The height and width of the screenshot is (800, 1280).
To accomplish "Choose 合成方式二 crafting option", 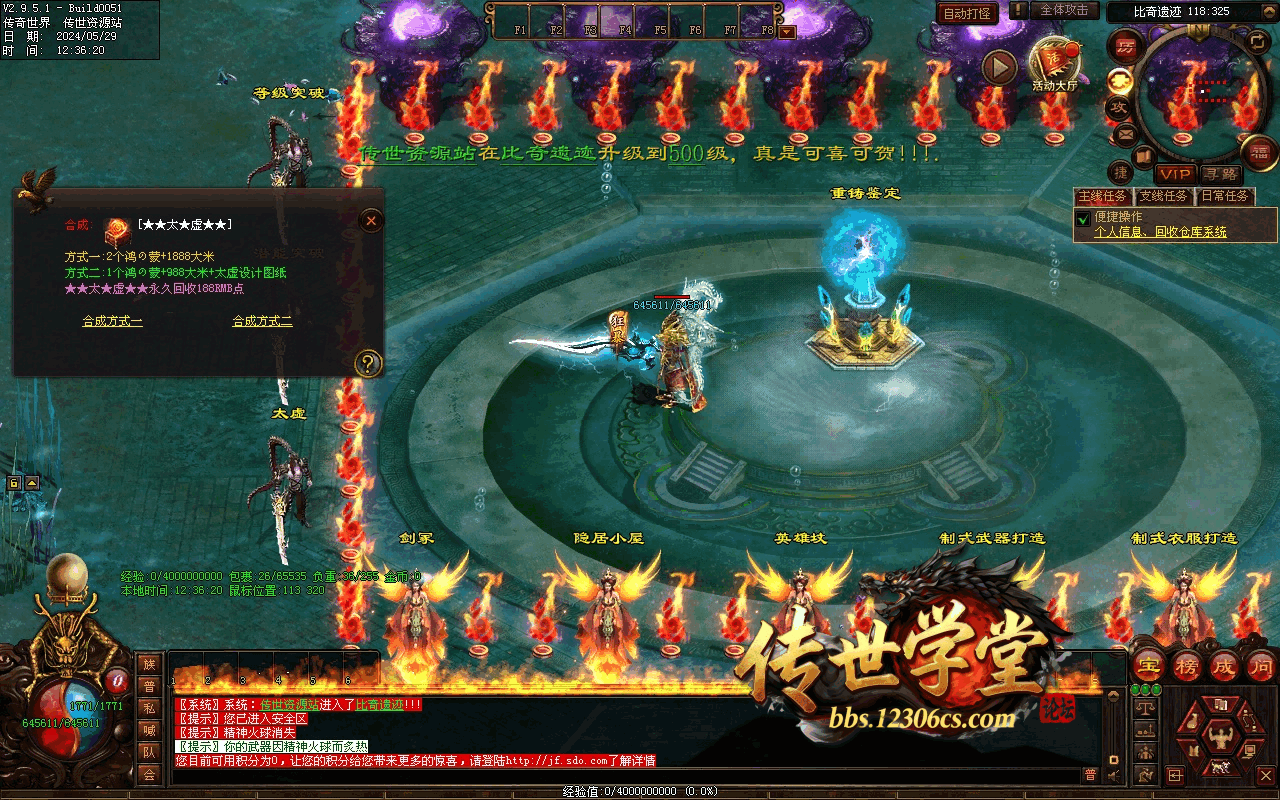I will (262, 321).
